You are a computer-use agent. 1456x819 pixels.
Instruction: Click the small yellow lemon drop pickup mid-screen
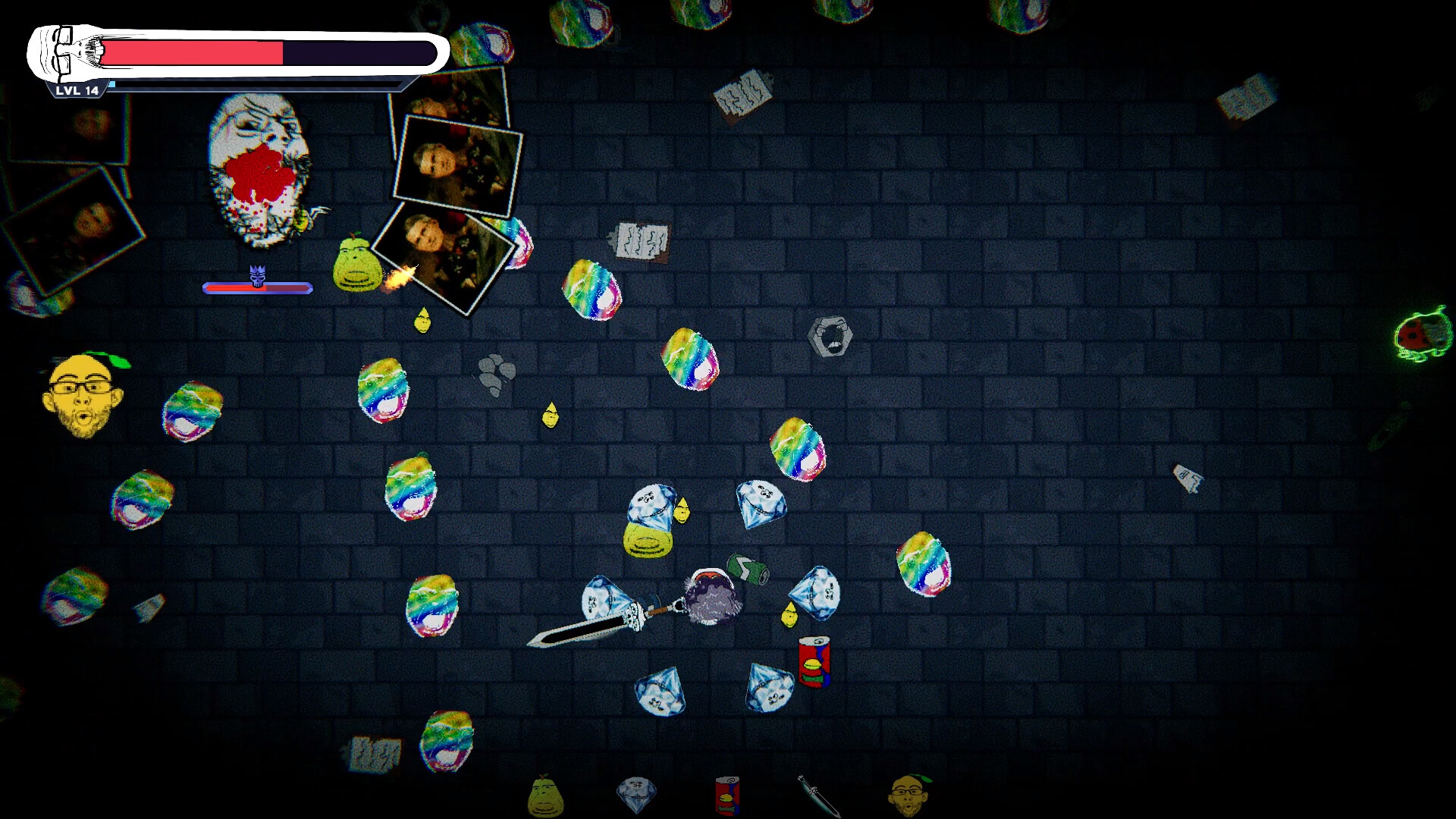pos(550,416)
